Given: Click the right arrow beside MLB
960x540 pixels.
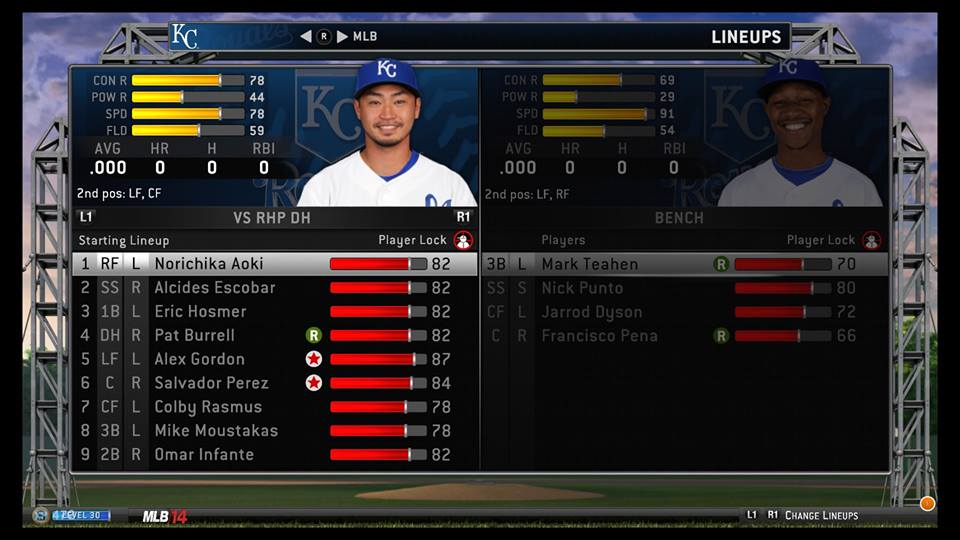Looking at the screenshot, I should [342, 37].
